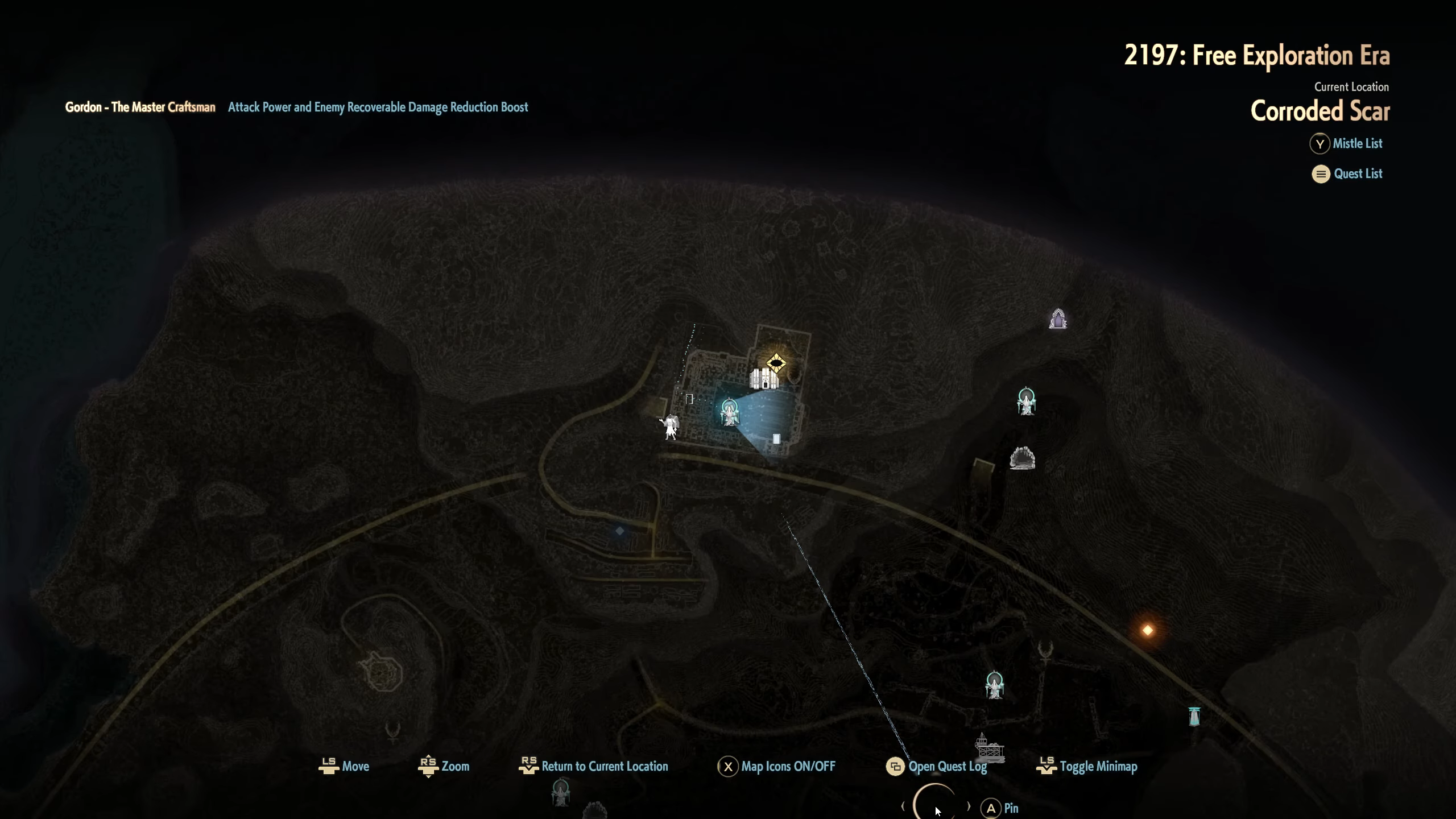Select the golden eye diamond map marker
Image resolution: width=1456 pixels, height=819 pixels.
[x=776, y=363]
